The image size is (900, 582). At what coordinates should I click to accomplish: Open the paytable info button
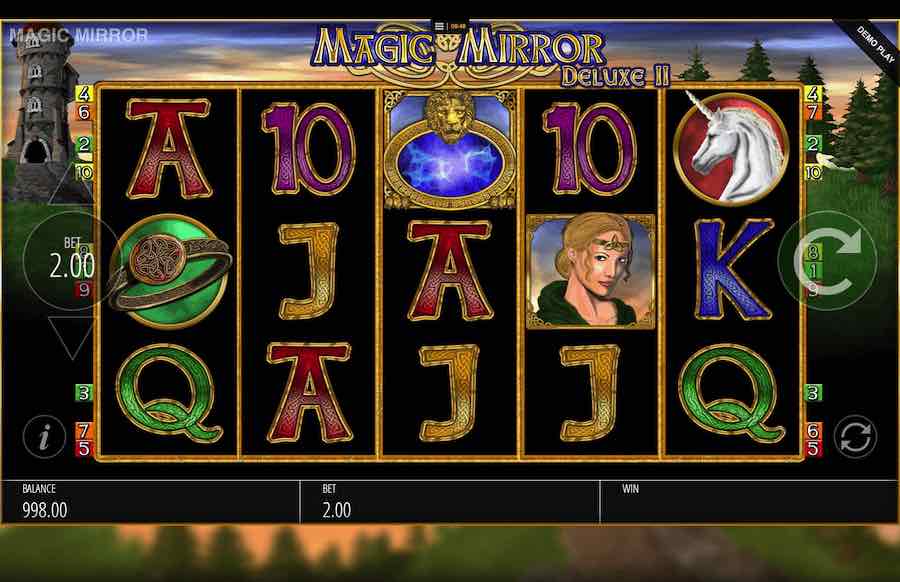coord(44,437)
